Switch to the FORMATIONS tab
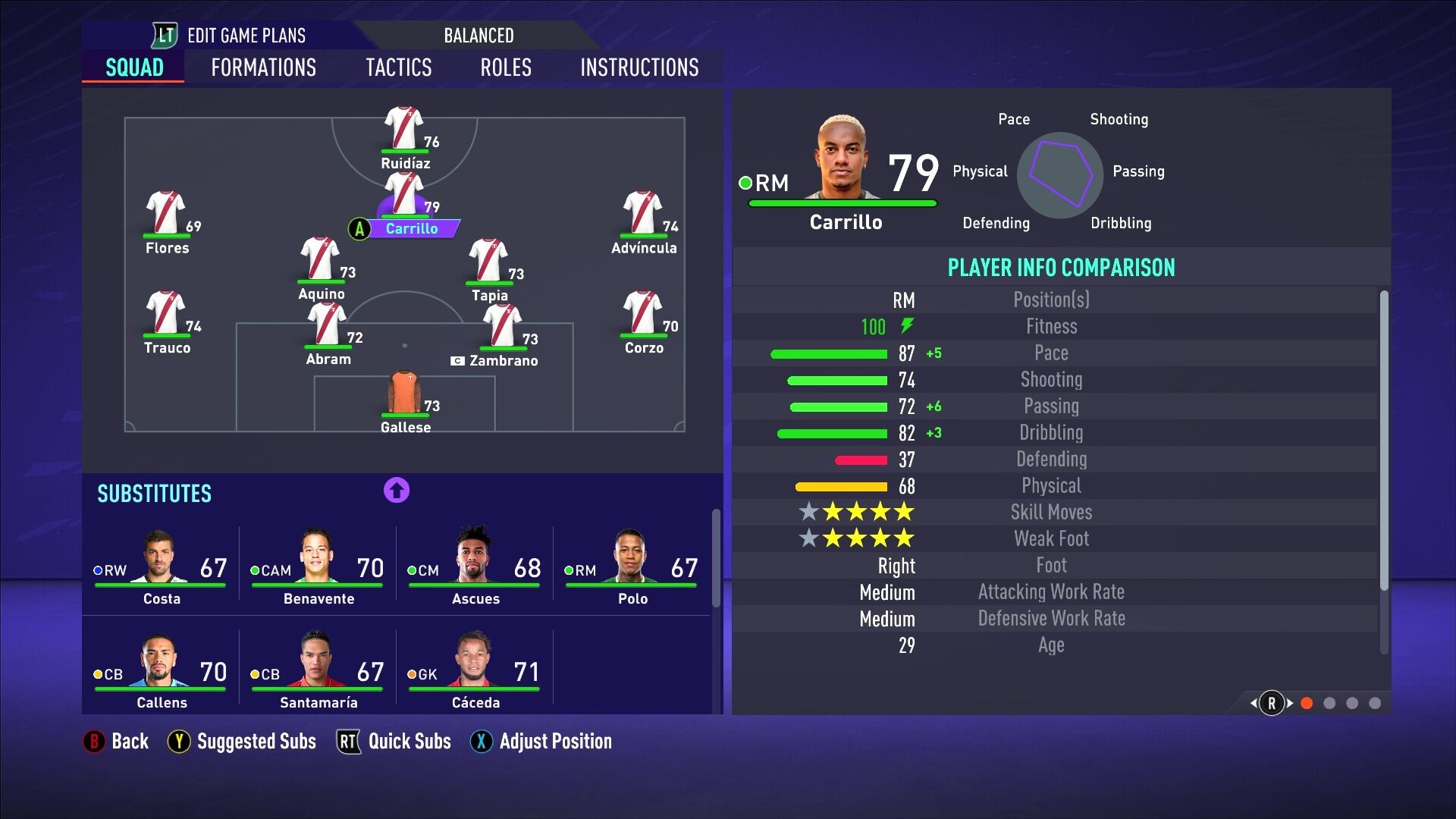The image size is (1456, 819). coord(262,67)
